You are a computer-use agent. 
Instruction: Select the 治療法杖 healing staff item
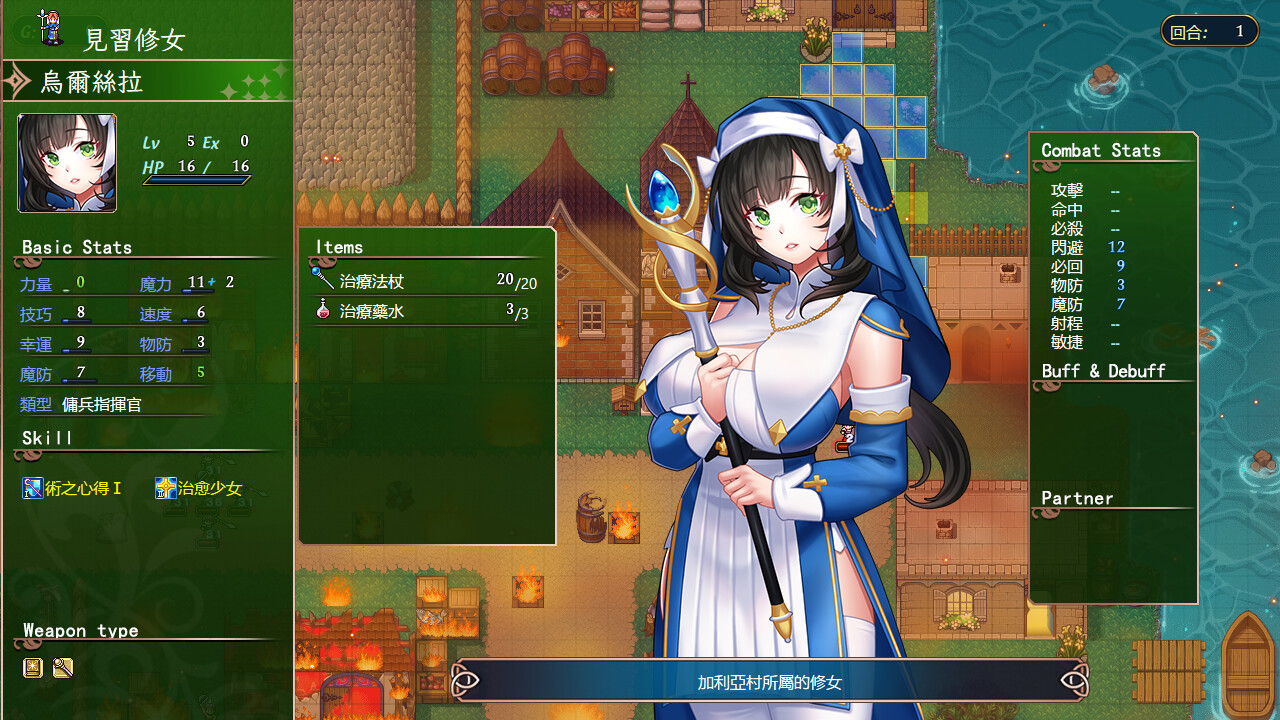pyautogui.click(x=372, y=282)
